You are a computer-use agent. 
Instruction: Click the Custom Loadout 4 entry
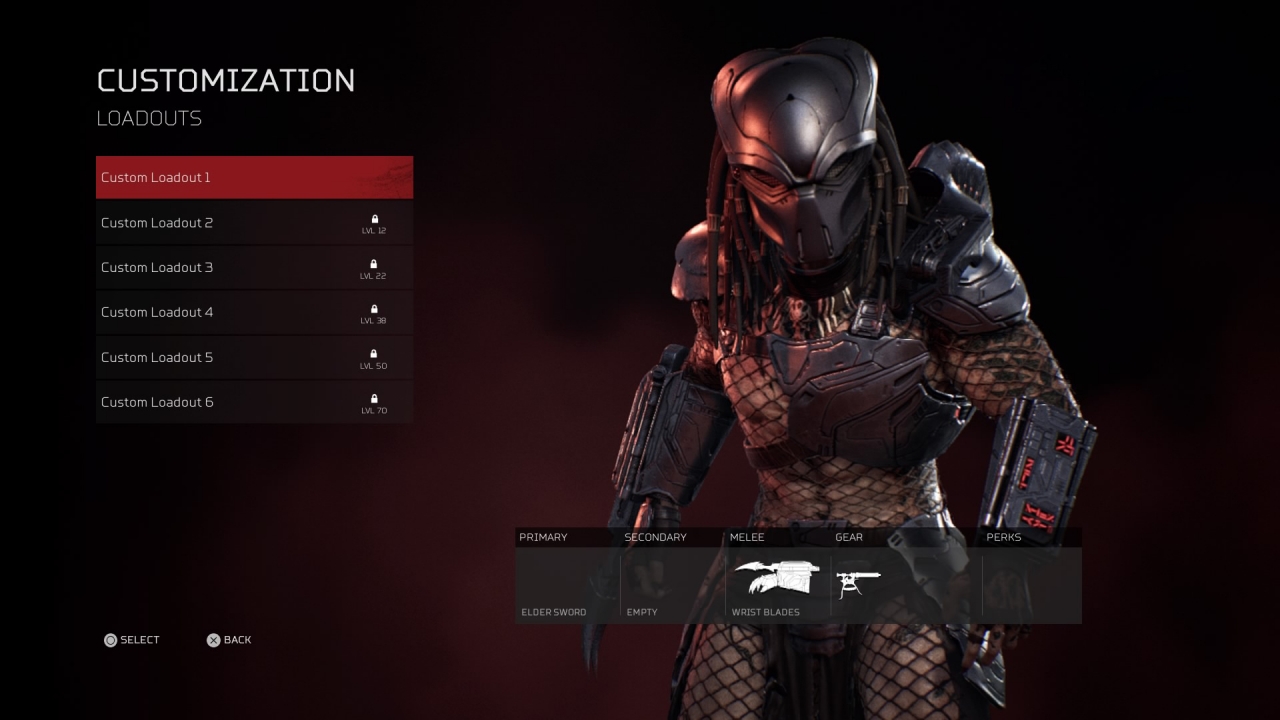click(x=254, y=312)
